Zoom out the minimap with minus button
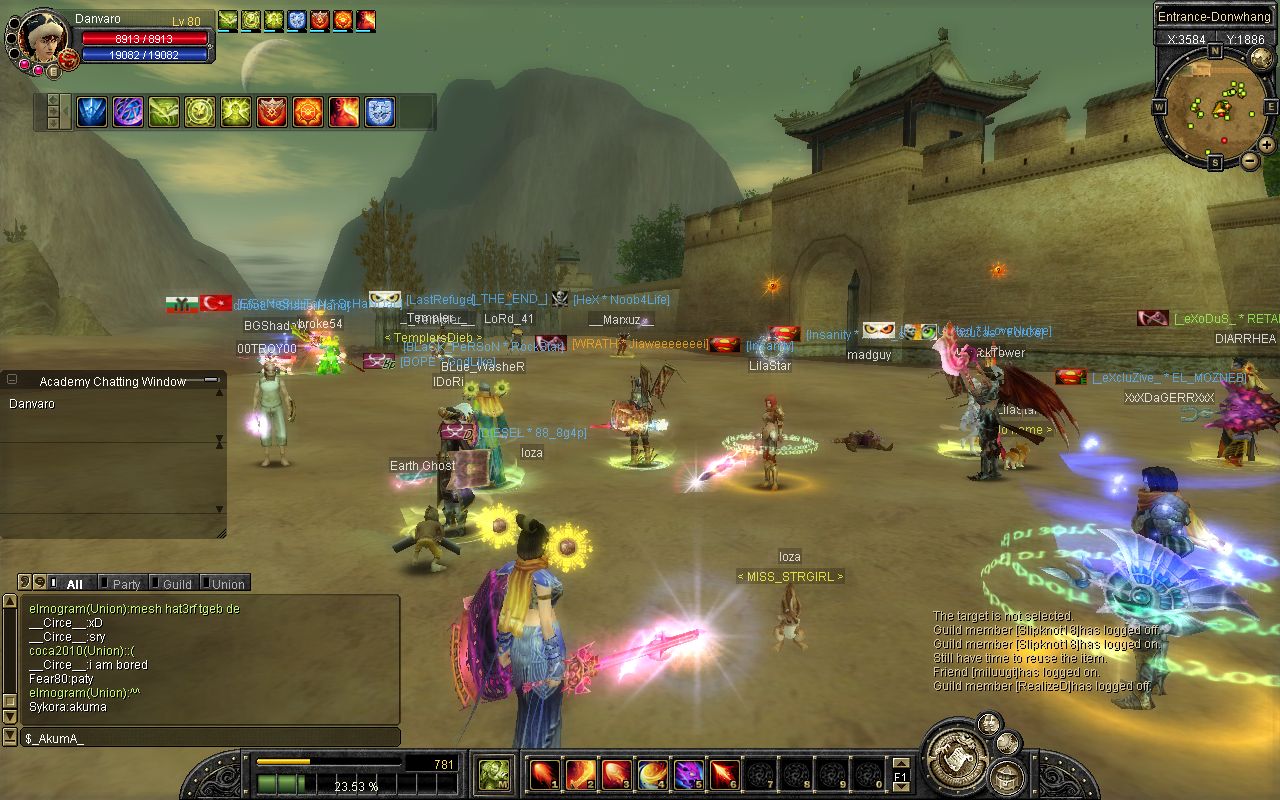The image size is (1280, 800). pos(1248,161)
